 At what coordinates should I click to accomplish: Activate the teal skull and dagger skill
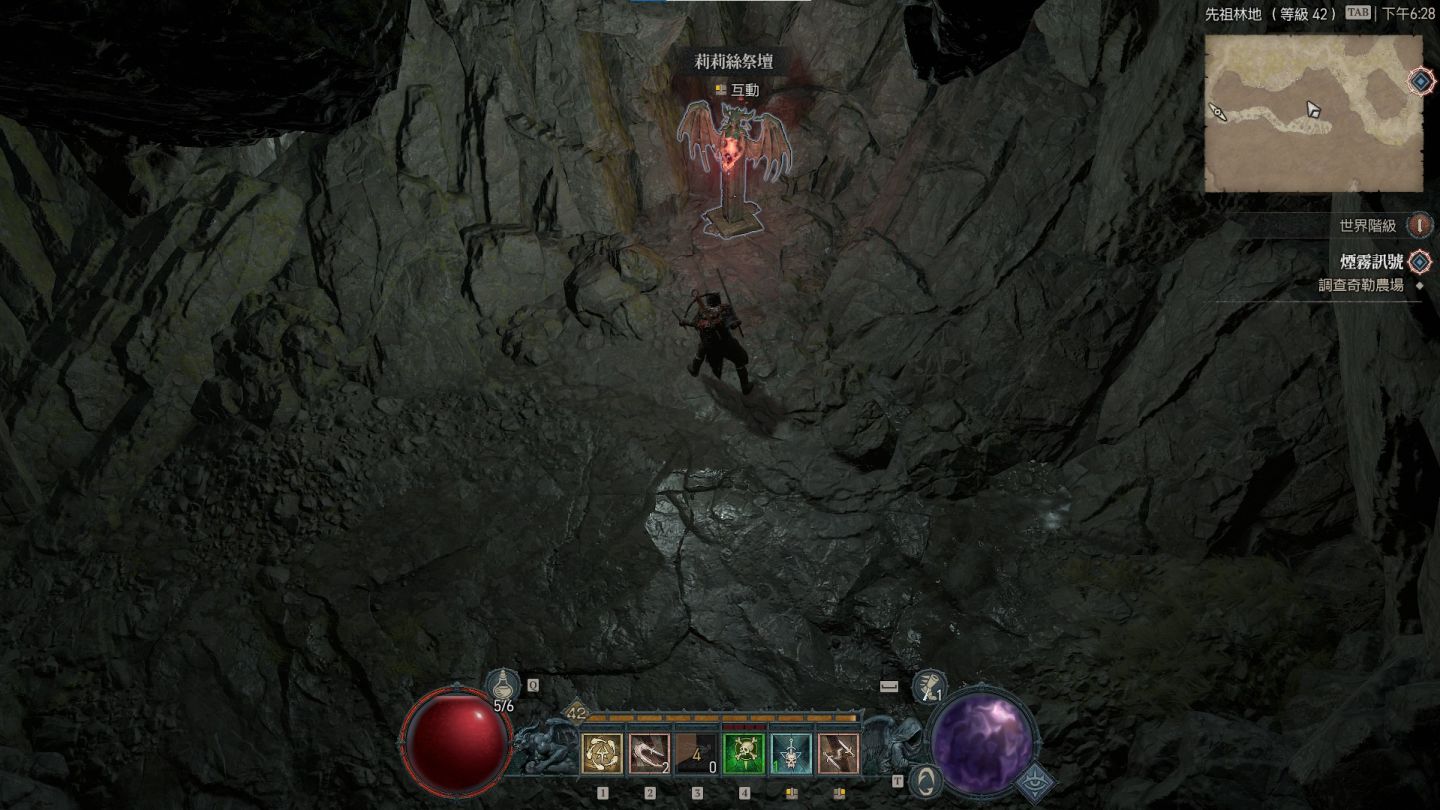coord(791,753)
